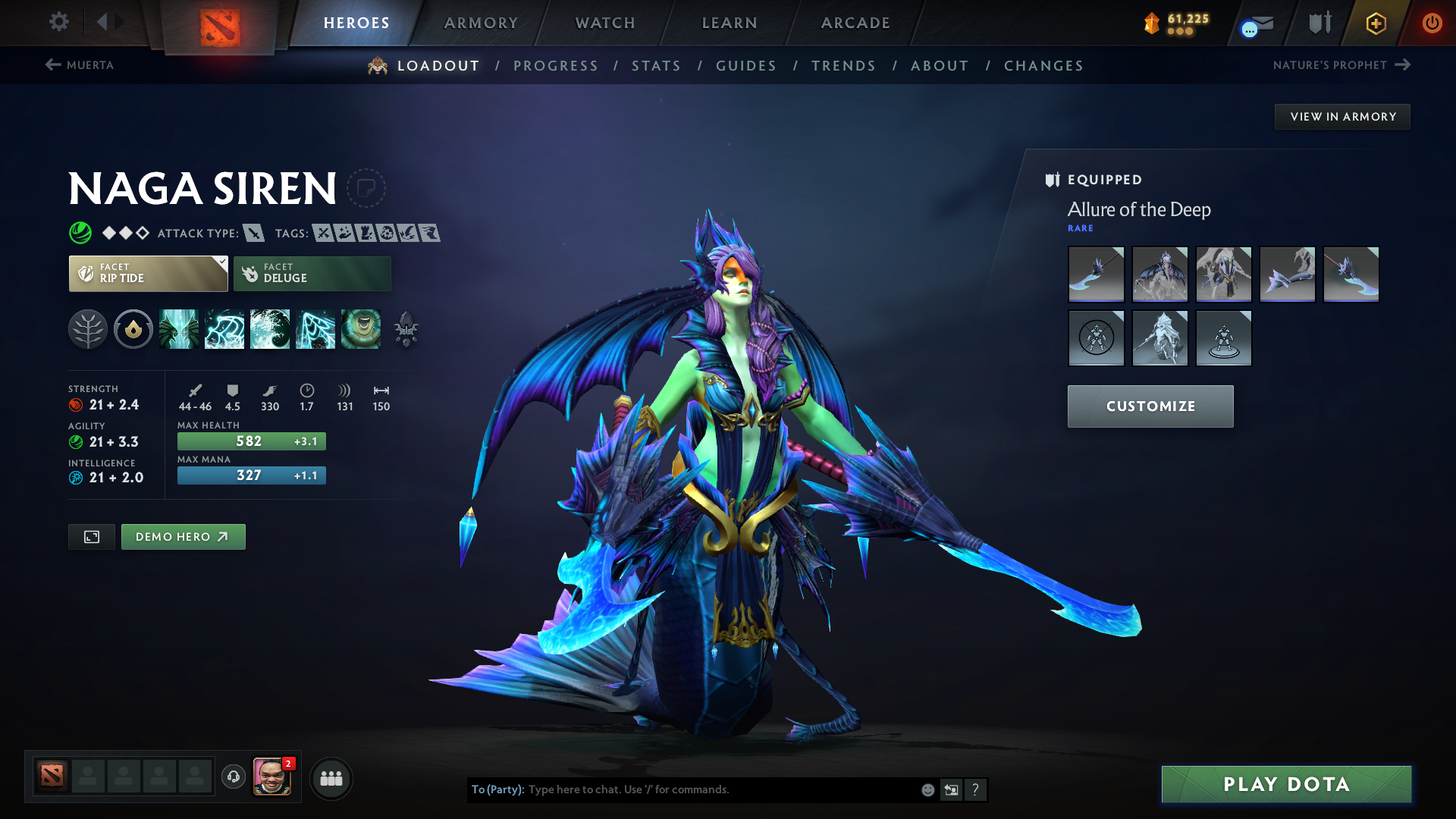Toggle the grid loadout view icon
Screen dimensions: 1456x819
(x=91, y=536)
